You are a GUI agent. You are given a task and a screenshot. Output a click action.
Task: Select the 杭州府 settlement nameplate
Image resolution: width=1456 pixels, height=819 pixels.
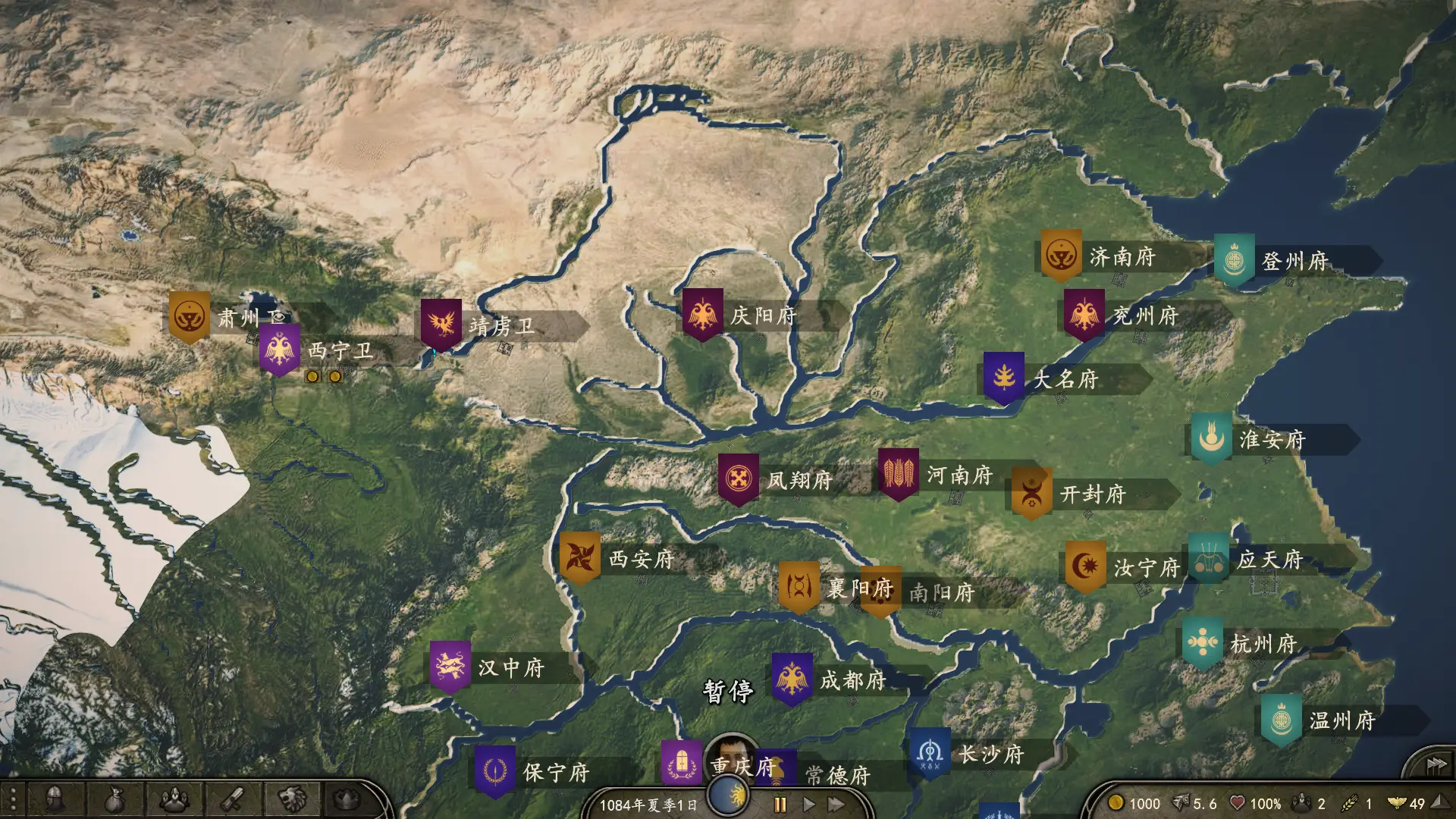pyautogui.click(x=1263, y=644)
